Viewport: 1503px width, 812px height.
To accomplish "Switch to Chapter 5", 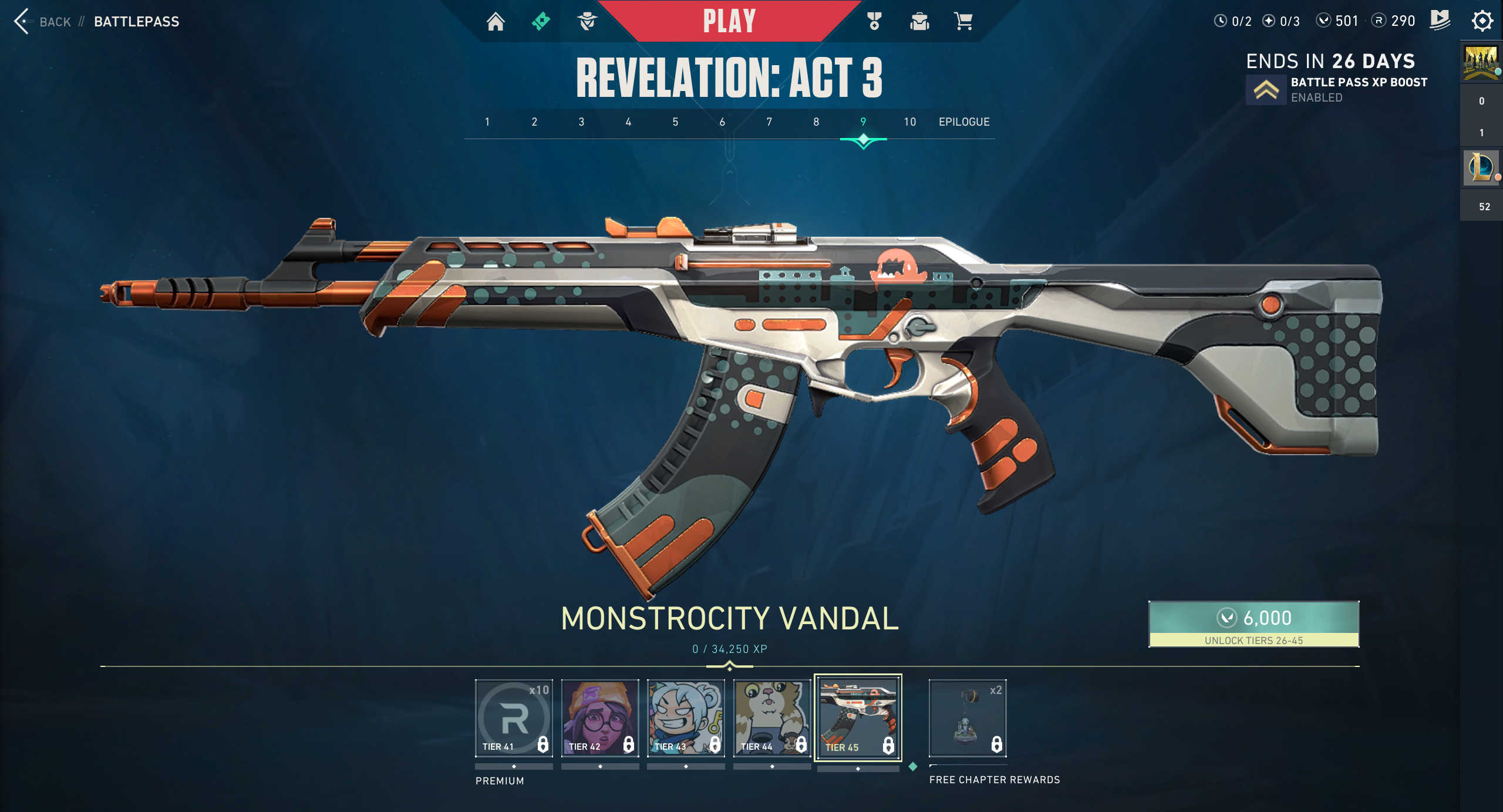I will coord(675,122).
